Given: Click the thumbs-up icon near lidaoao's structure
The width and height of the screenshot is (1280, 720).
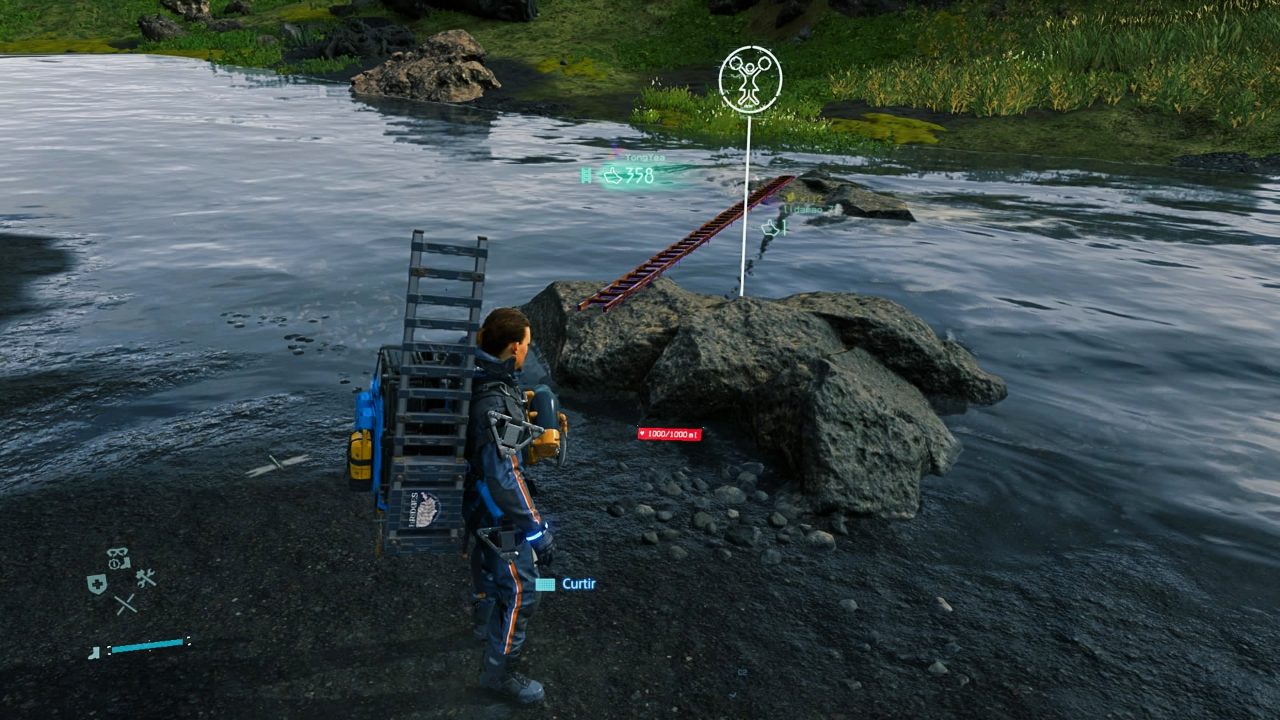Looking at the screenshot, I should click(x=770, y=228).
